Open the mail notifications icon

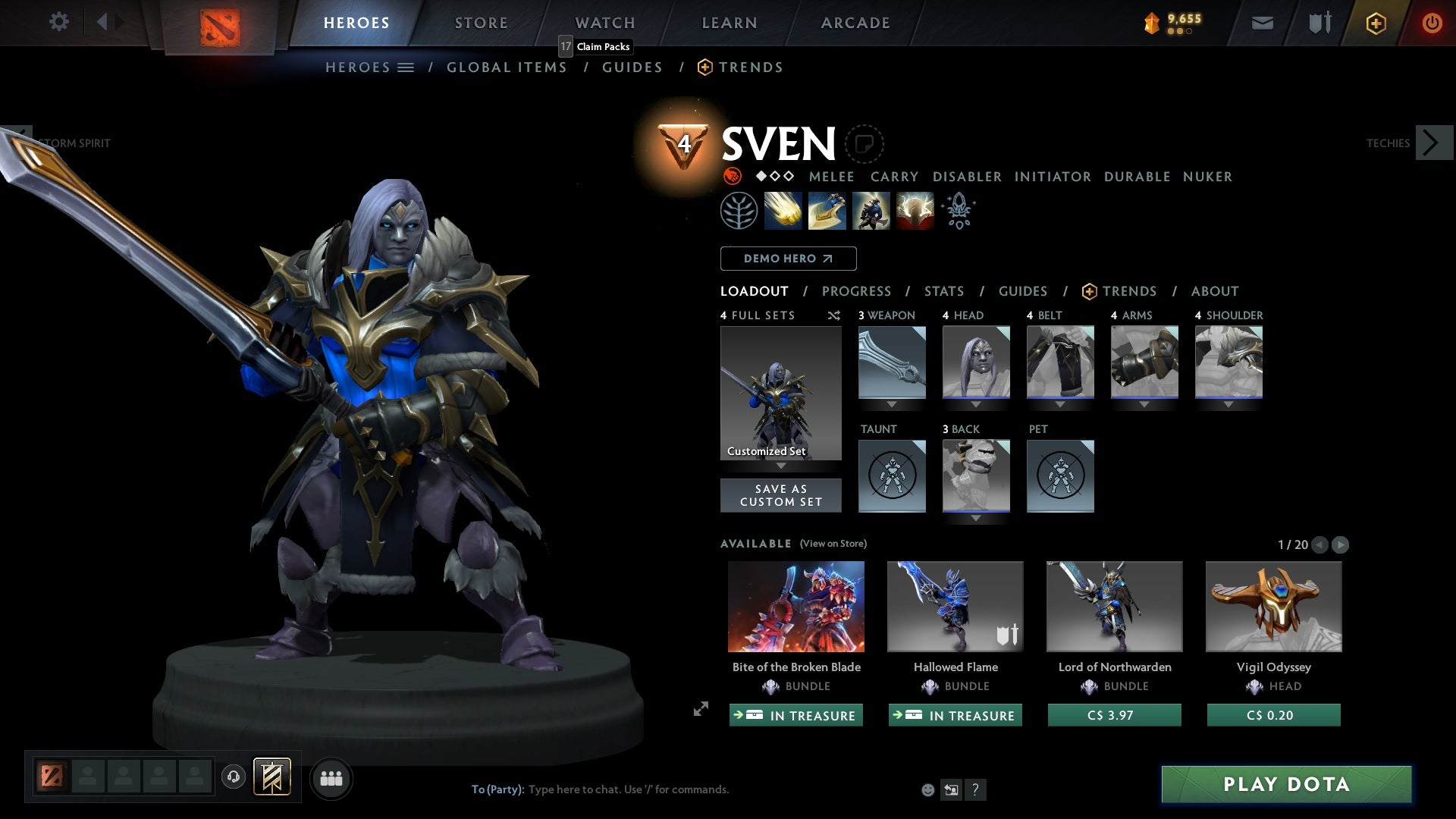coord(1261,23)
